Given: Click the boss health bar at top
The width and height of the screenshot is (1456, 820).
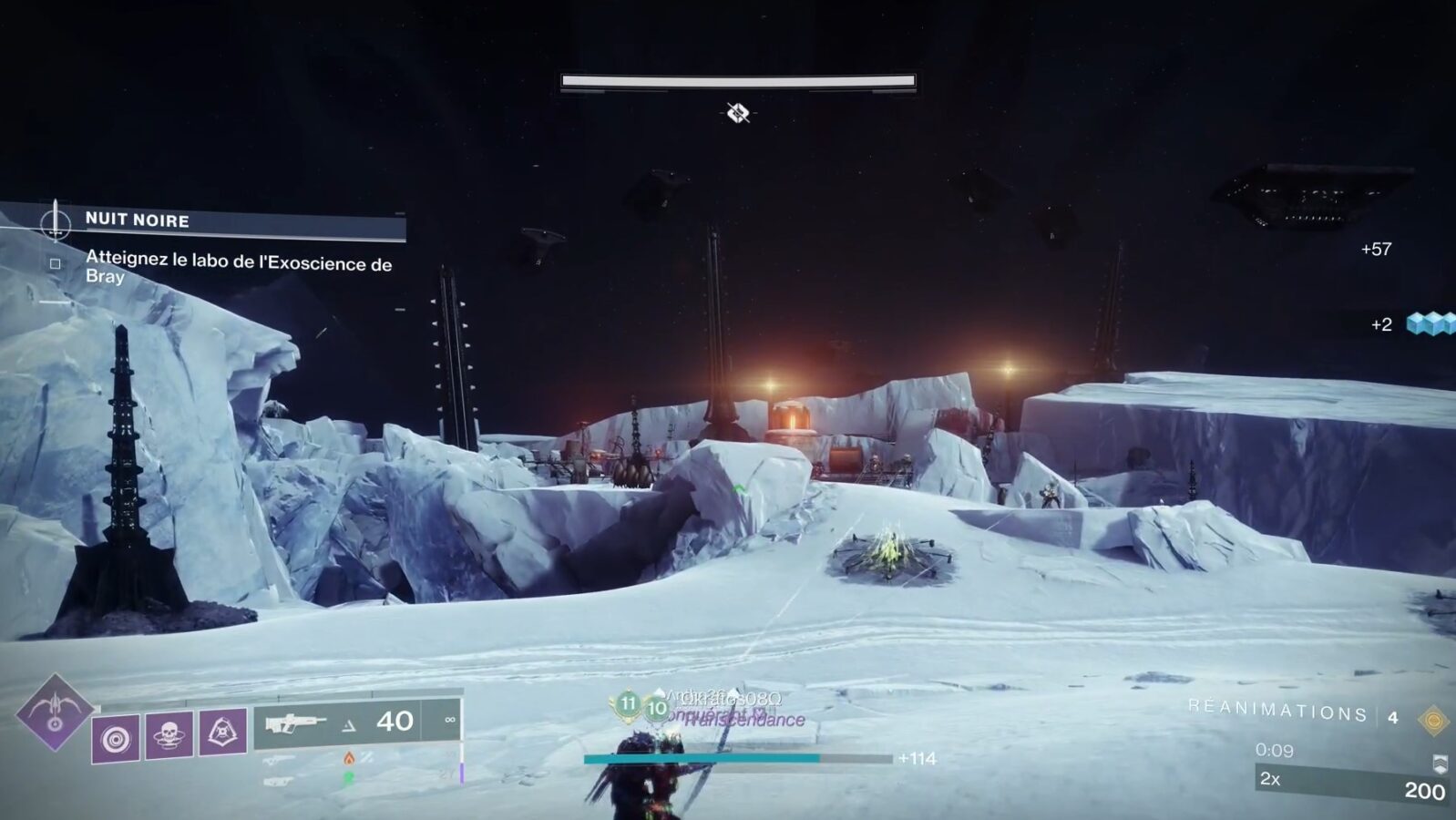Looking at the screenshot, I should pos(736,82).
